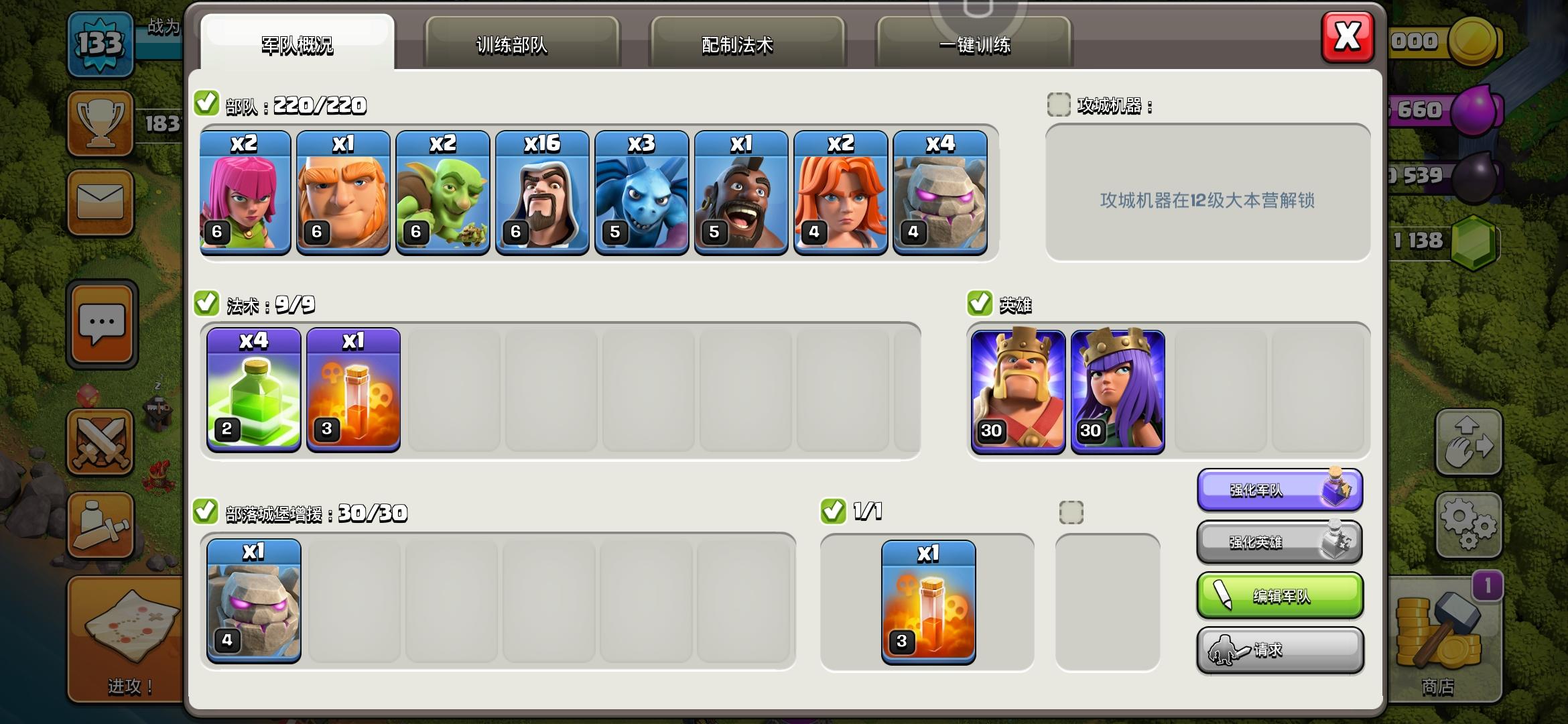The image size is (1568, 724).
Task: Select the Healing Spell icon
Action: pos(253,389)
